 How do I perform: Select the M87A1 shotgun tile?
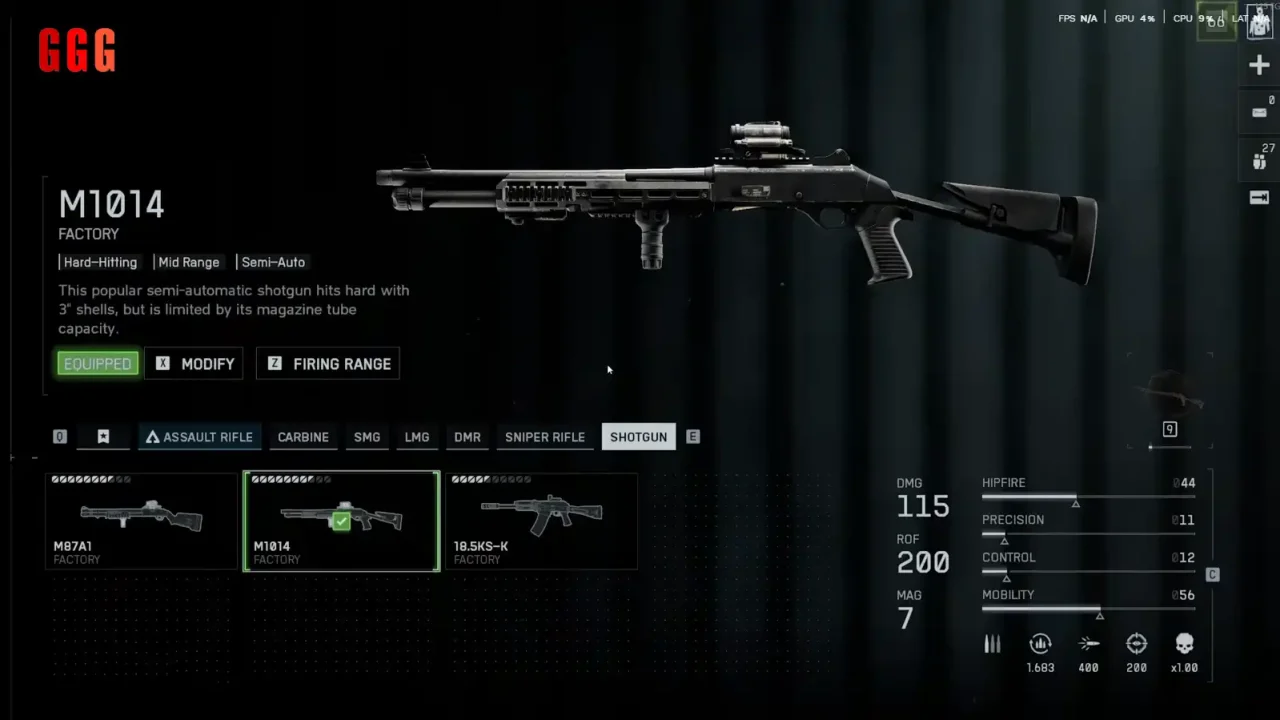tap(141, 521)
